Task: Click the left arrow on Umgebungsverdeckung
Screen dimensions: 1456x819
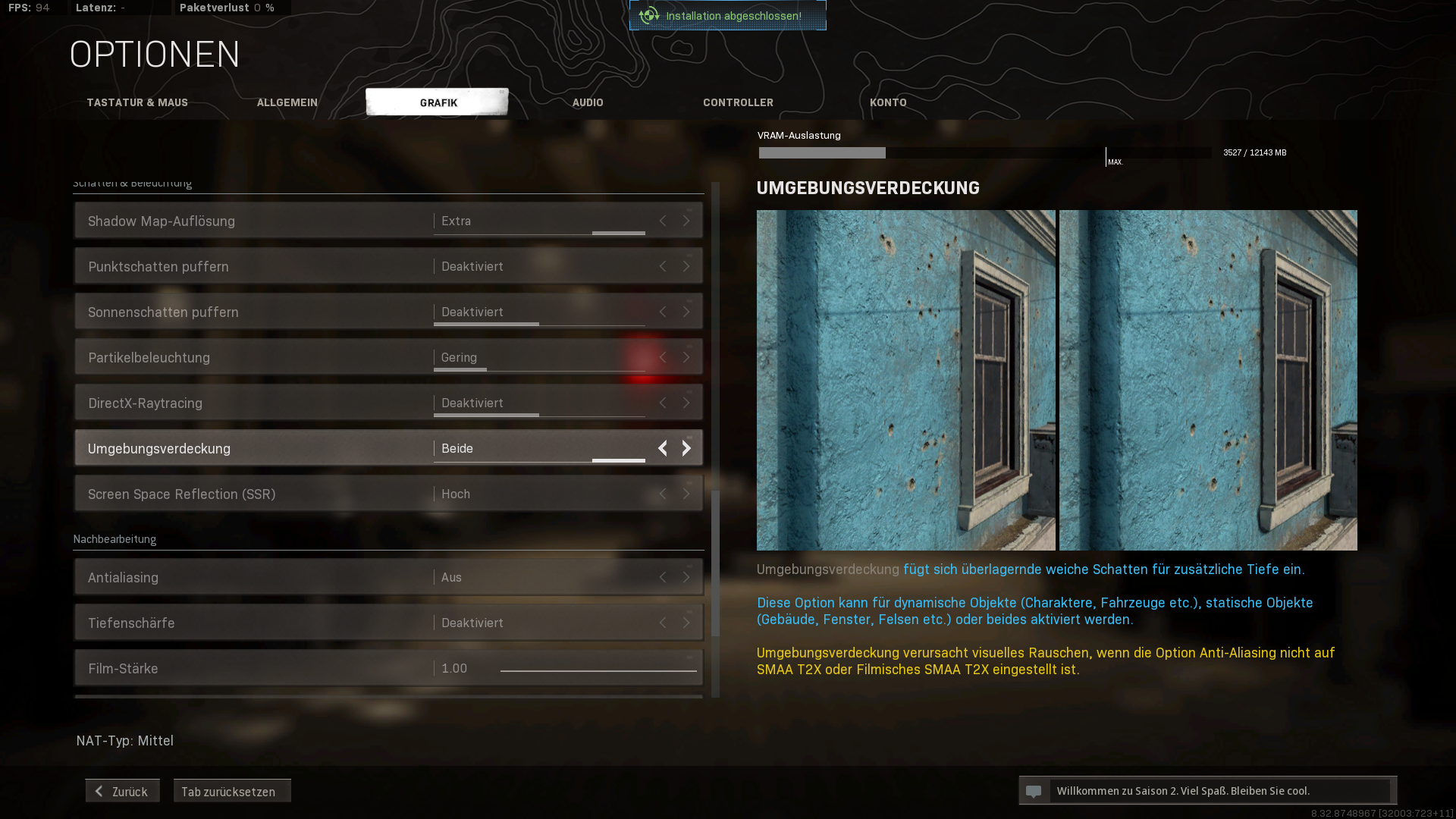Action: (x=662, y=448)
